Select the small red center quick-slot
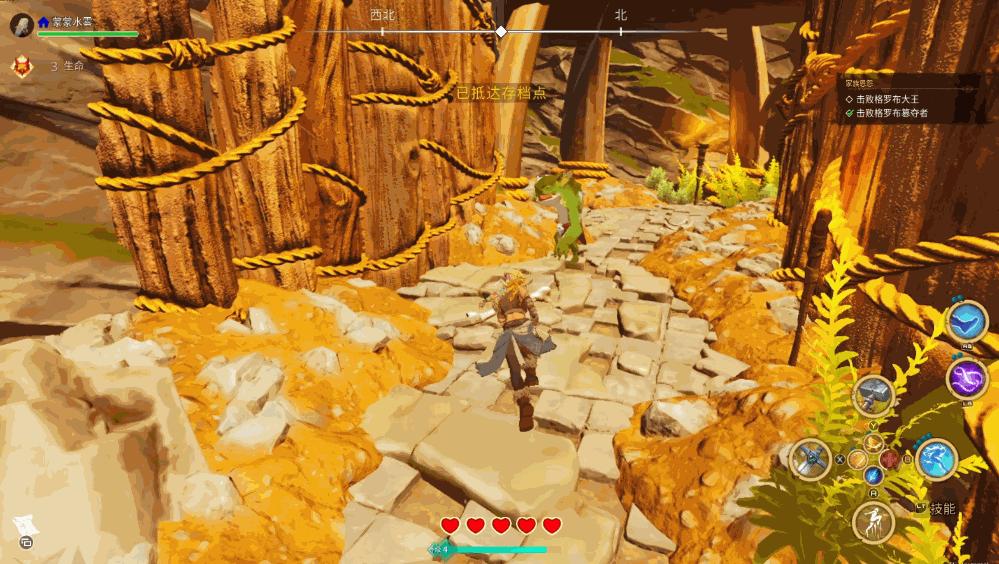The height and width of the screenshot is (564, 999). click(888, 459)
